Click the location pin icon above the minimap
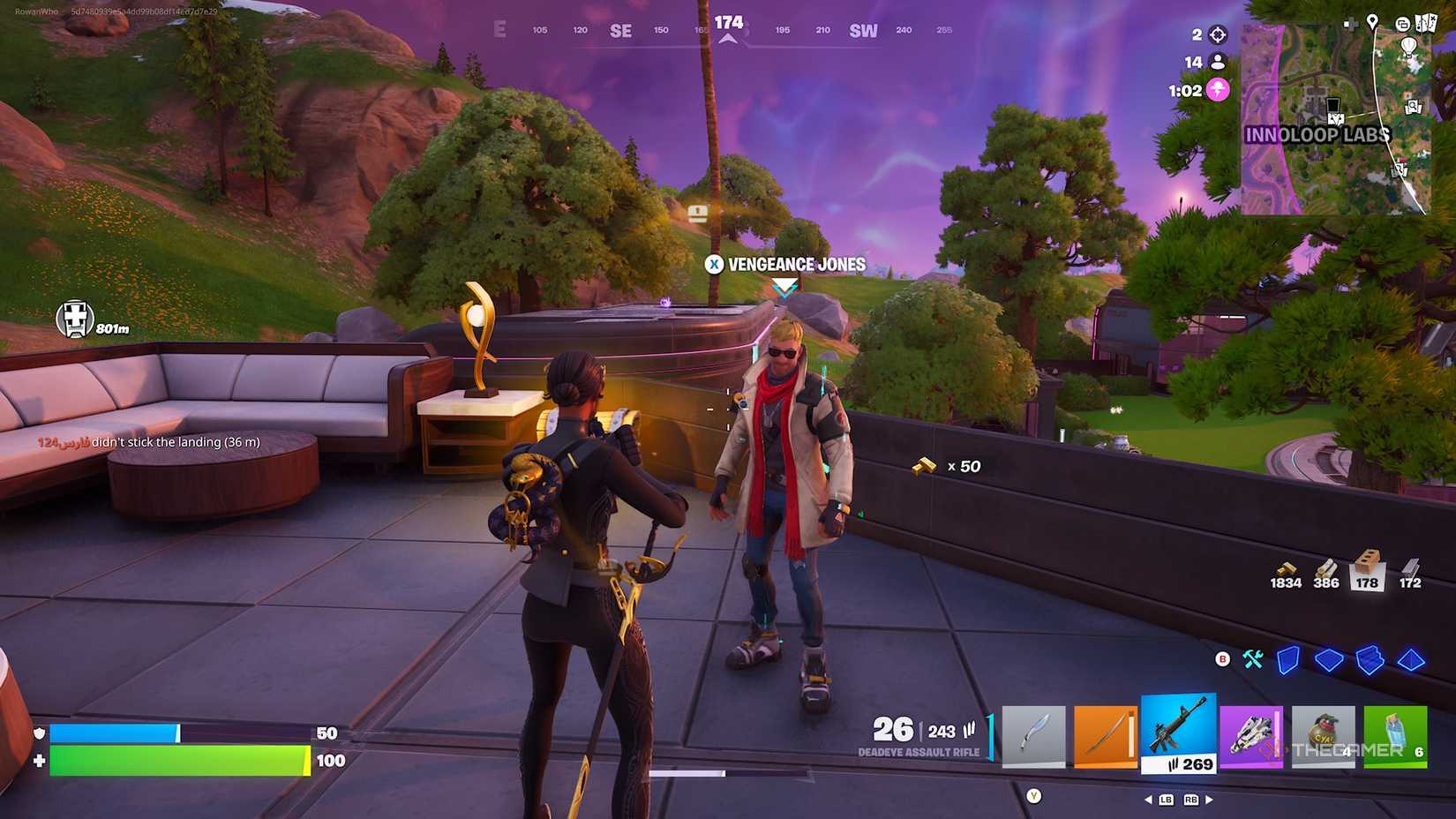The width and height of the screenshot is (1456, 819). (1372, 22)
